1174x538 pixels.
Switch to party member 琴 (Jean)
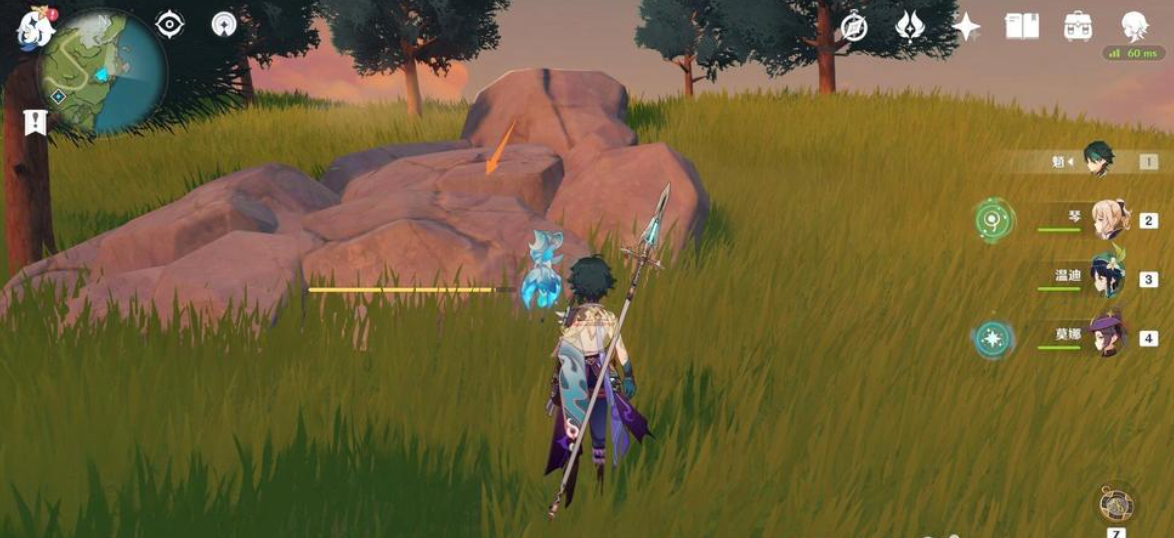coord(1109,219)
